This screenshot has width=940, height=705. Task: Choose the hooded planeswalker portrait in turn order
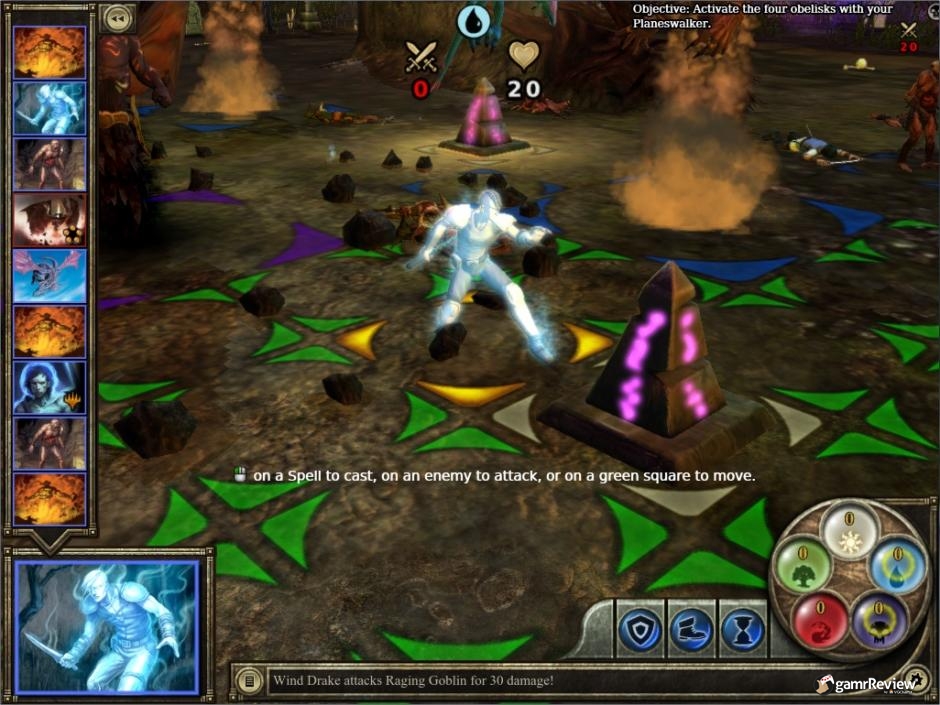pyautogui.click(x=50, y=388)
